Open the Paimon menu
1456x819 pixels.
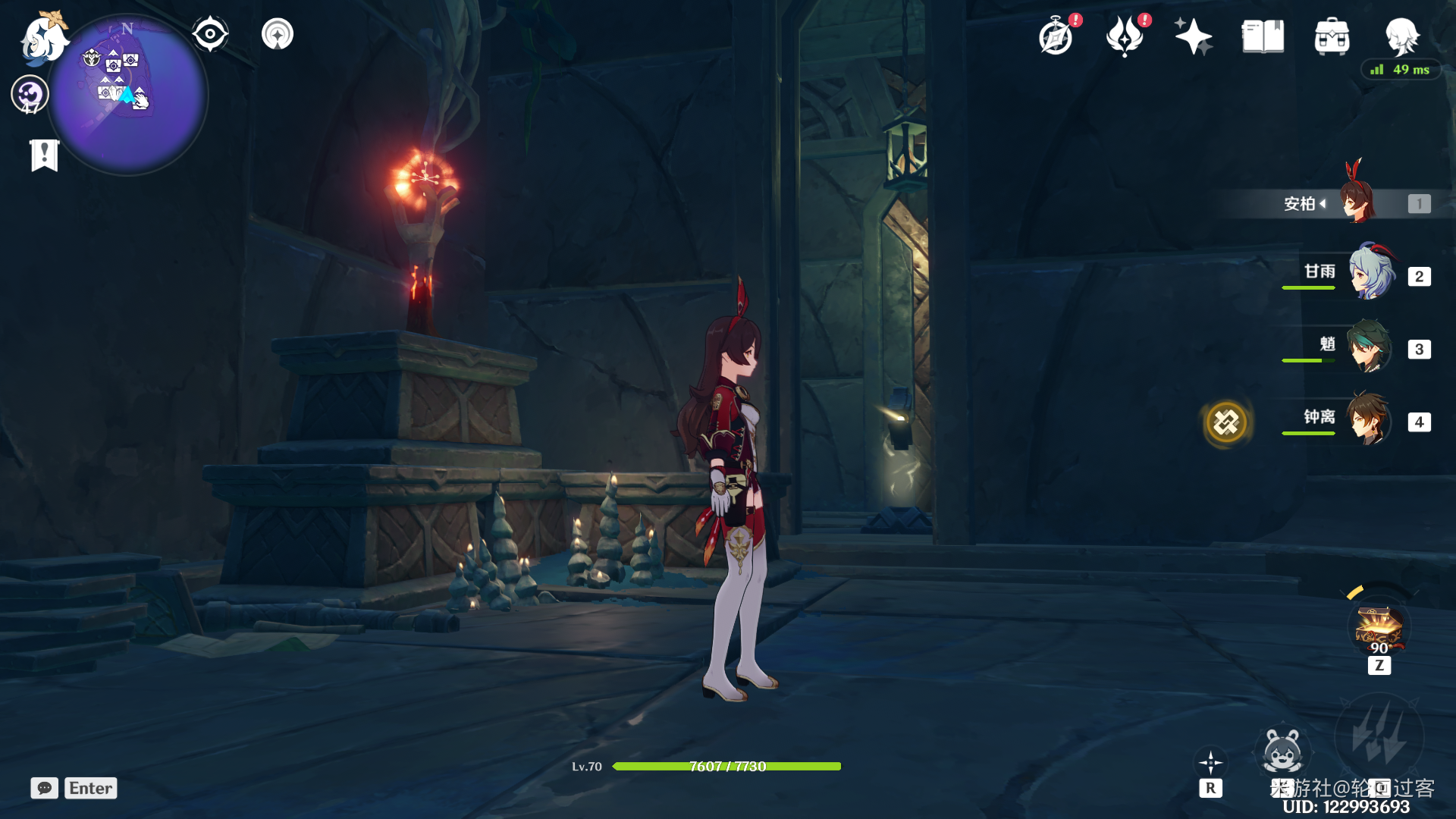coord(42,38)
